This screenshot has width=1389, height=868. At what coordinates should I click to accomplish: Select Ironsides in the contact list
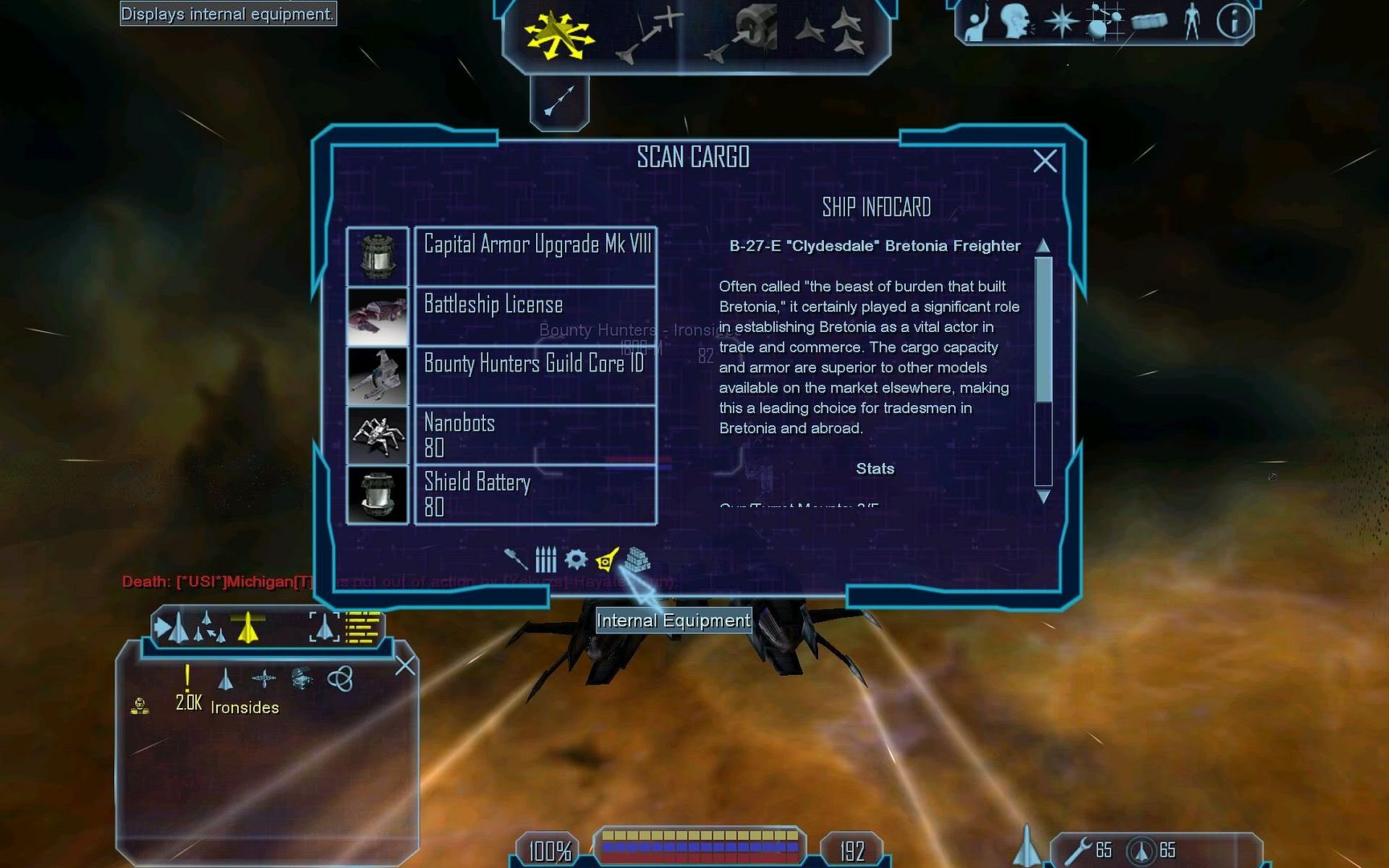click(244, 707)
